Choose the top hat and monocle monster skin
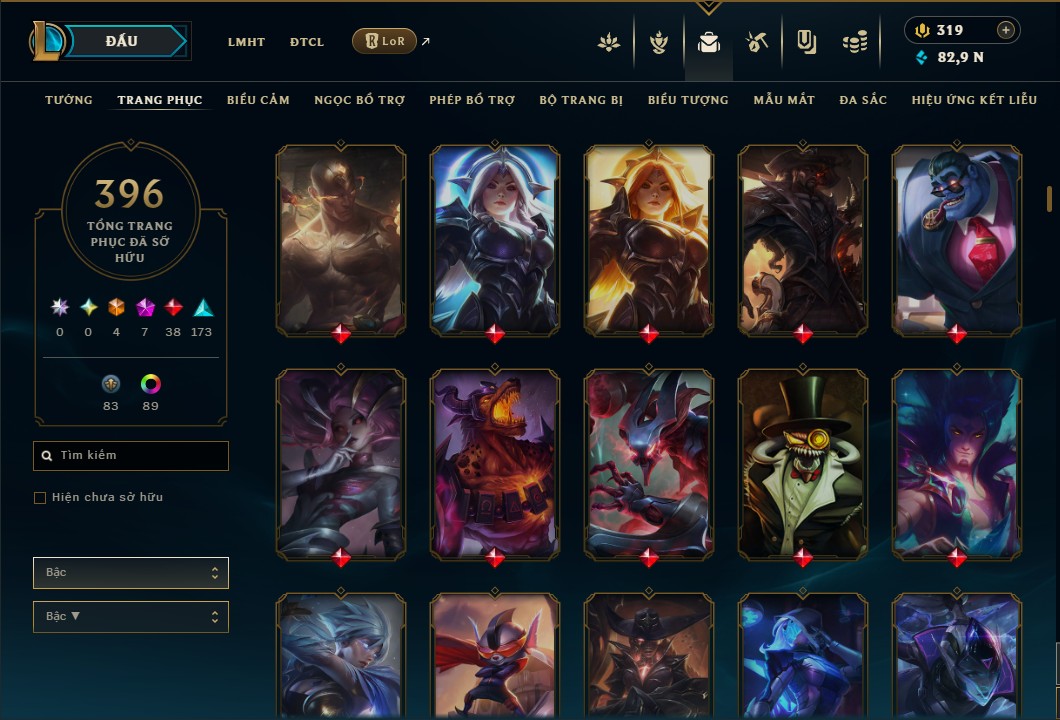 803,464
